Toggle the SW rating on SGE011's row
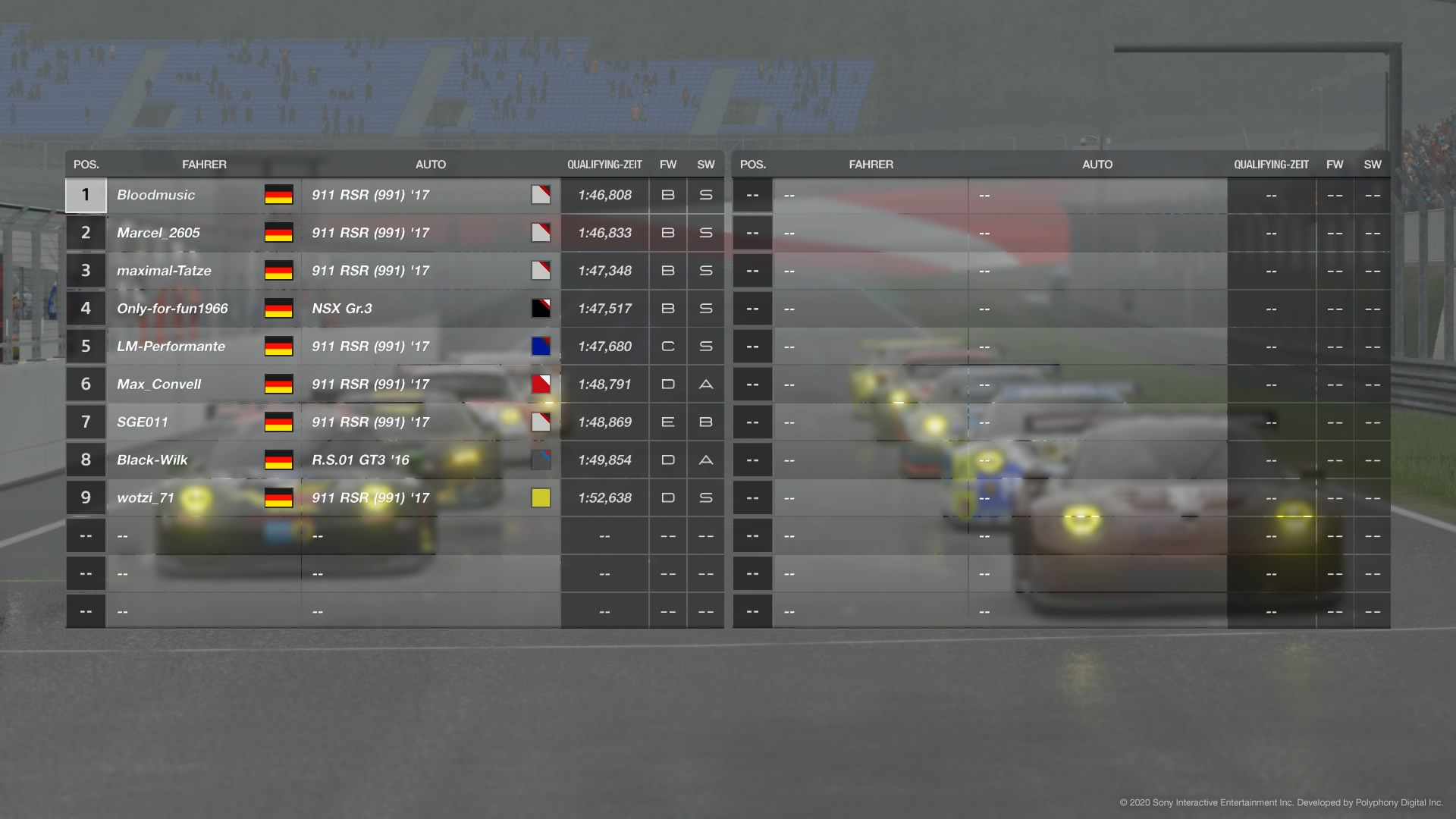 point(705,422)
